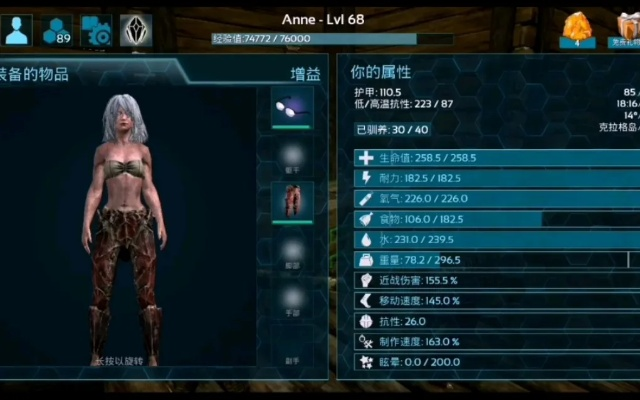Tap the amber currency icon

click(x=577, y=30)
